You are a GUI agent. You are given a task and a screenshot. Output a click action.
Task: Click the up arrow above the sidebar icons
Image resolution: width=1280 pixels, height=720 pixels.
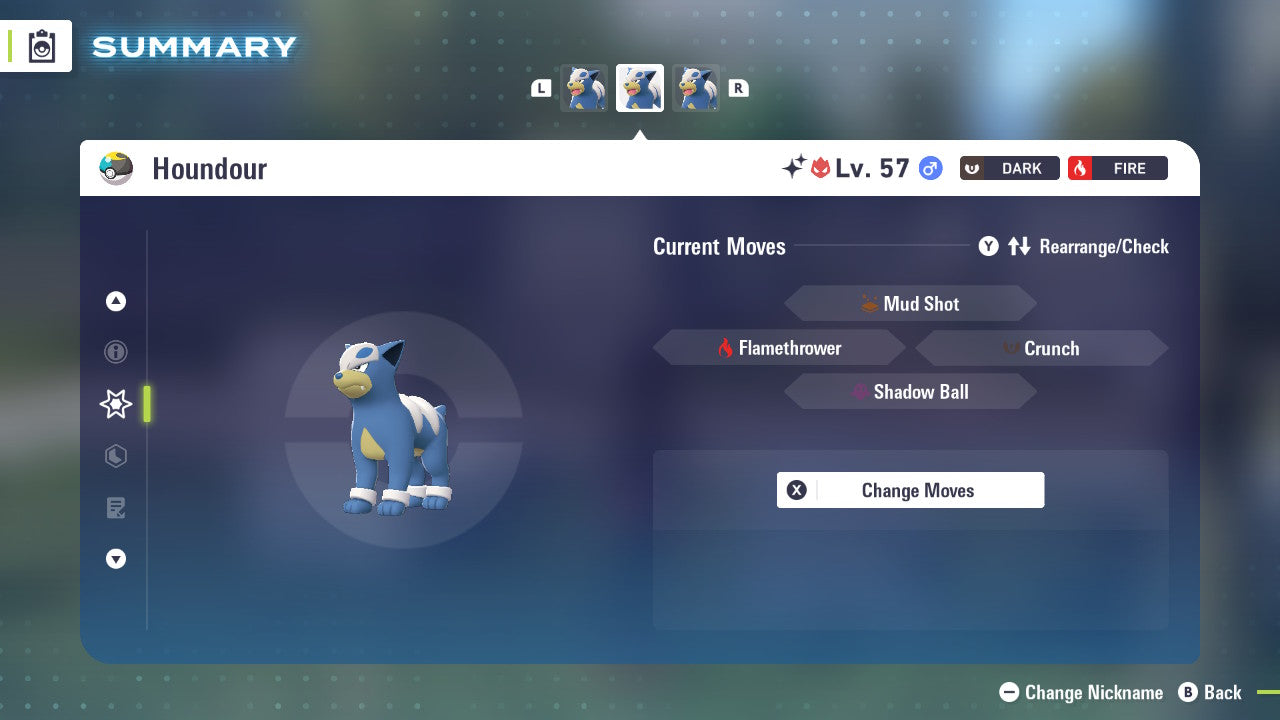pos(116,301)
